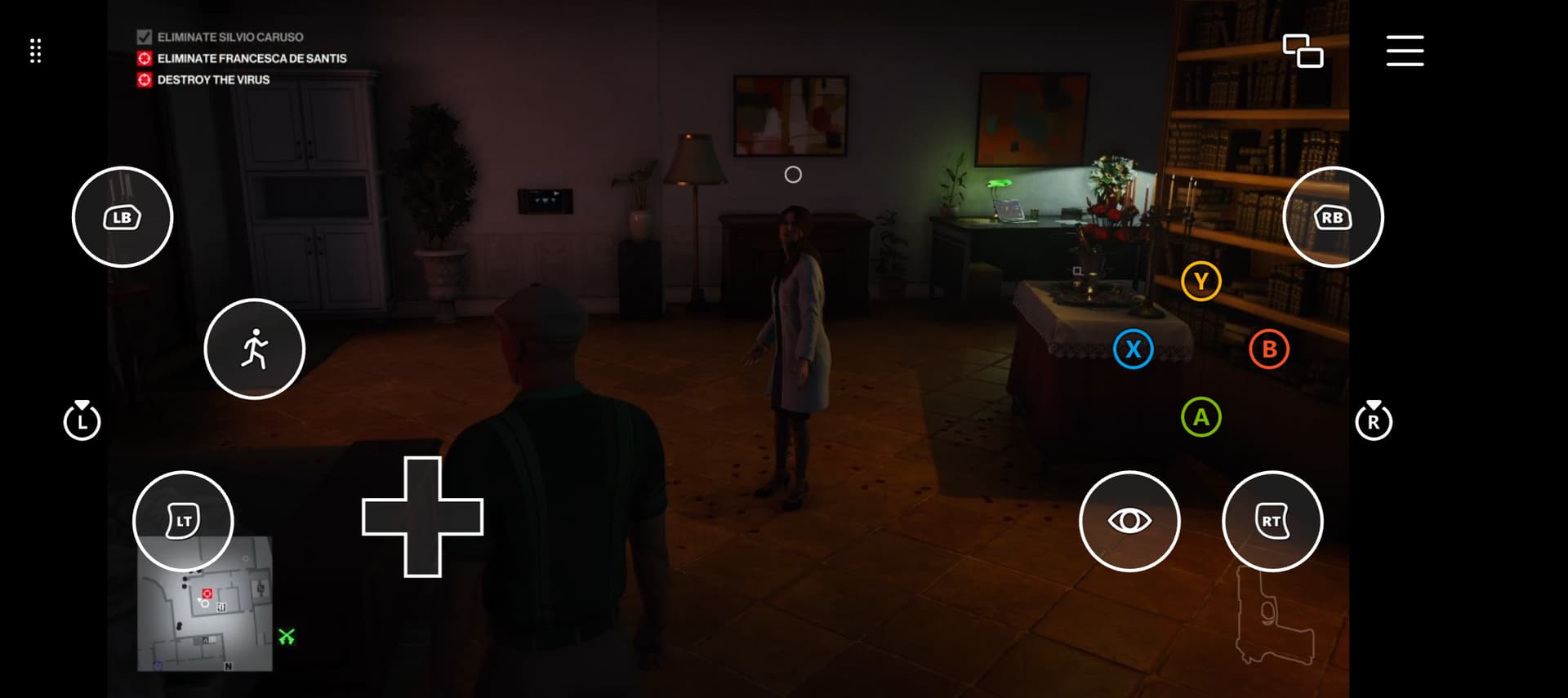Tap the red B touch button
This screenshot has height=698, width=1568.
pyautogui.click(x=1269, y=349)
